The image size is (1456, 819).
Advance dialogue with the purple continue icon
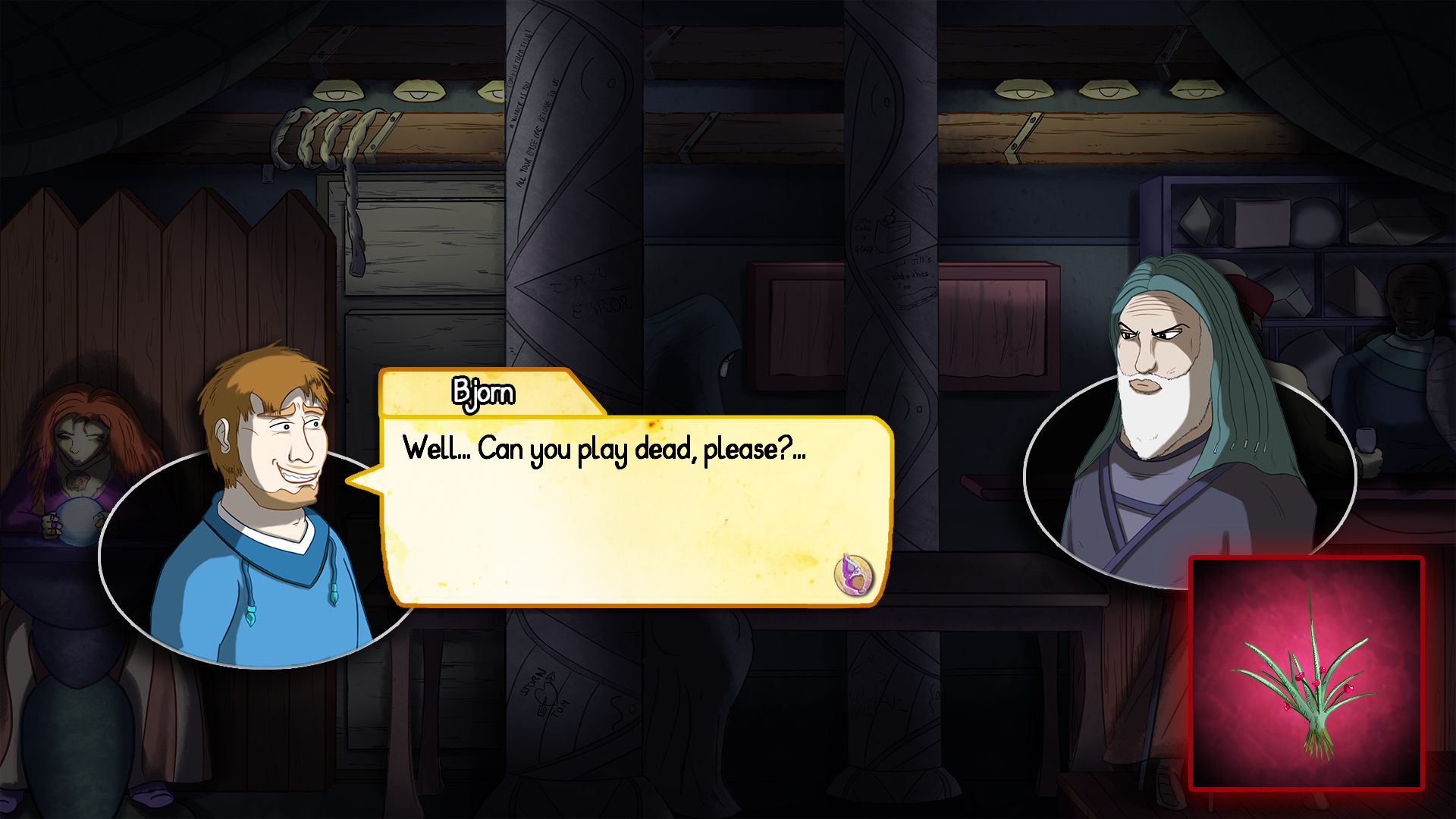click(x=853, y=574)
